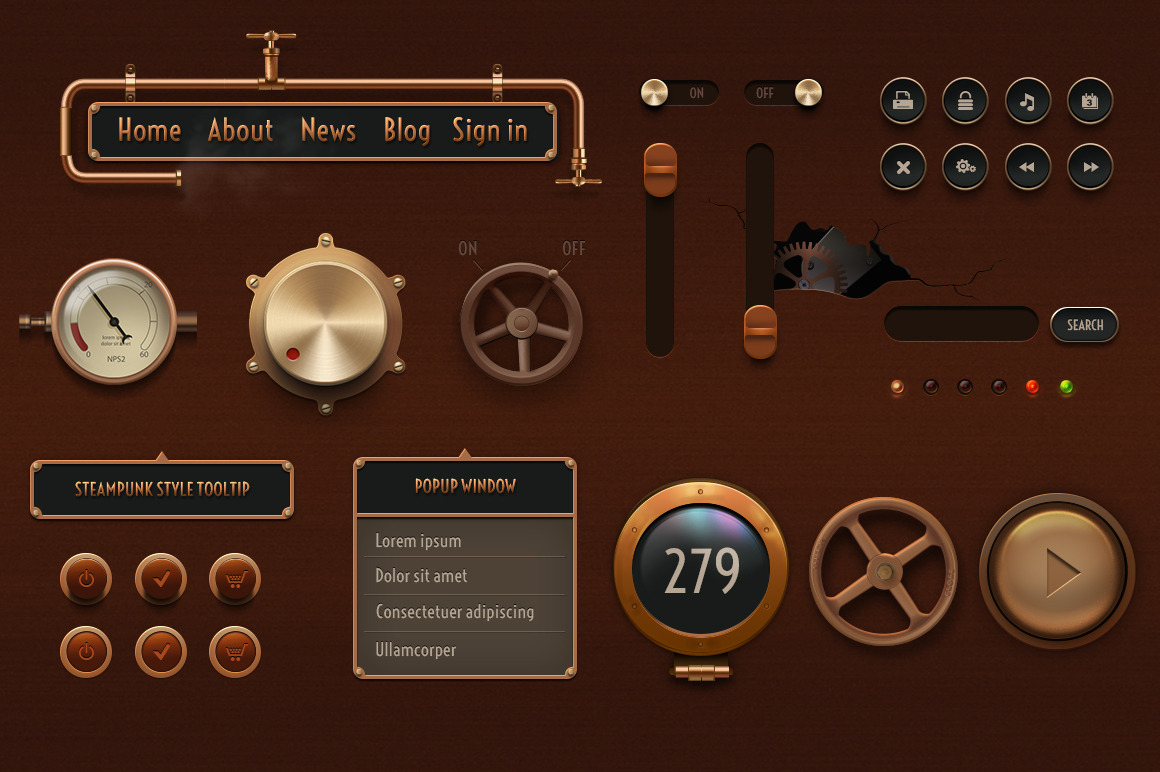The image size is (1160, 772).
Task: Open the gears settings button
Action: (x=965, y=167)
